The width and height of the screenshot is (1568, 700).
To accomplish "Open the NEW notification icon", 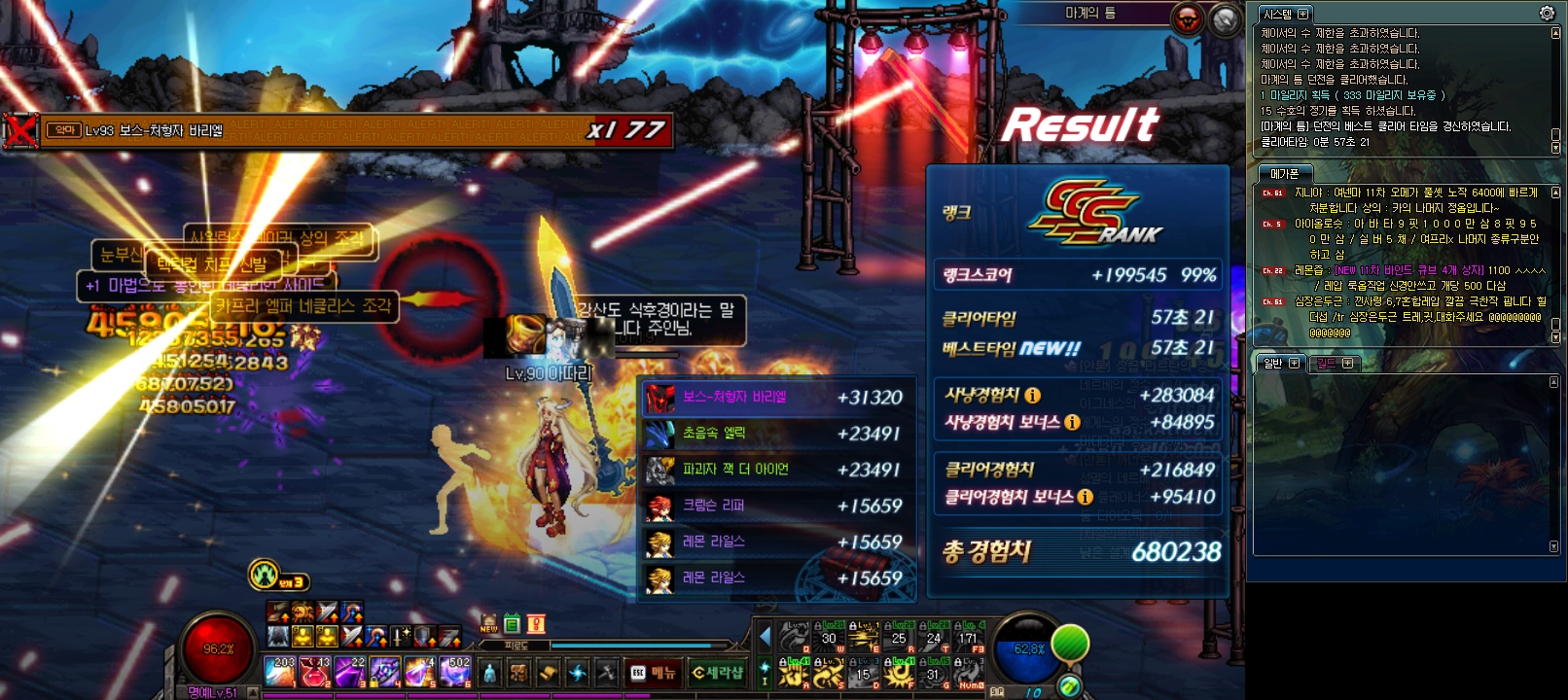I will pos(489,624).
